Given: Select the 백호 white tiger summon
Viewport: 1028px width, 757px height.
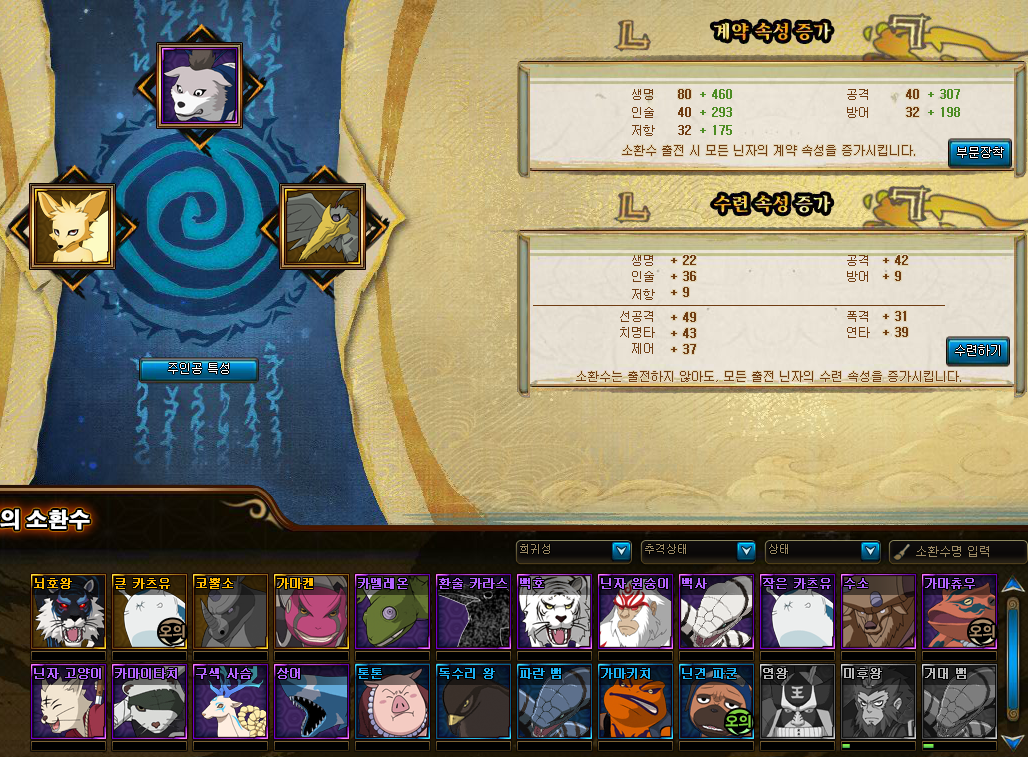Looking at the screenshot, I should 554,612.
